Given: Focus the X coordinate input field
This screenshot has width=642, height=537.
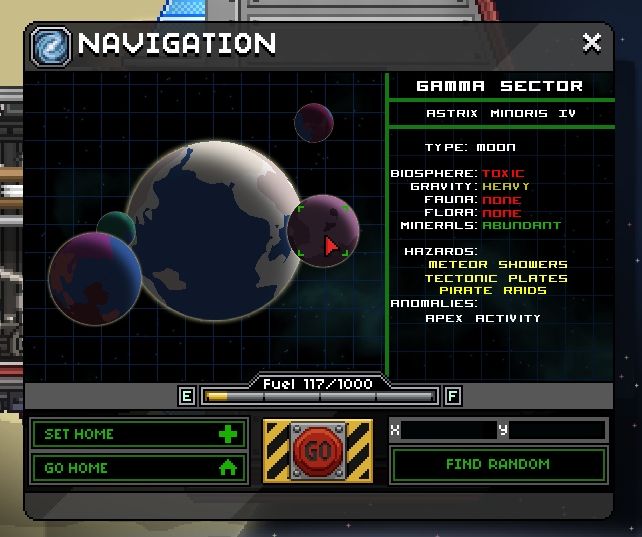Looking at the screenshot, I should pyautogui.click(x=447, y=430).
